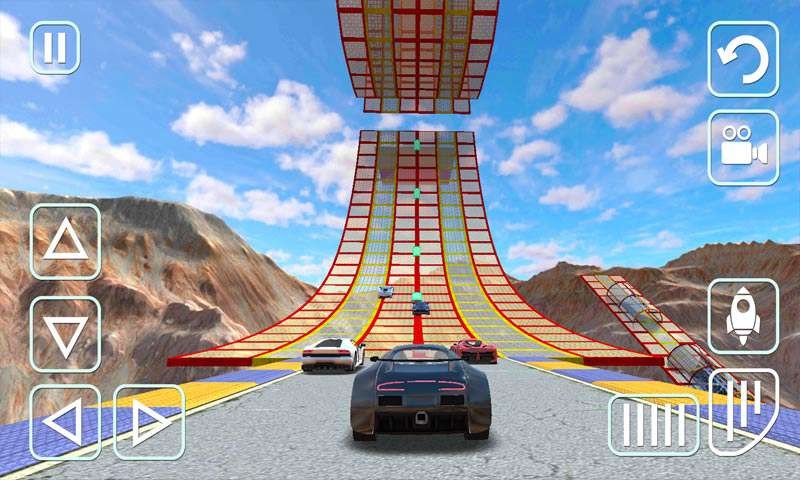Viewport: 800px width, 480px height.
Task: Steer right with the right arrow
Action: 148,422
